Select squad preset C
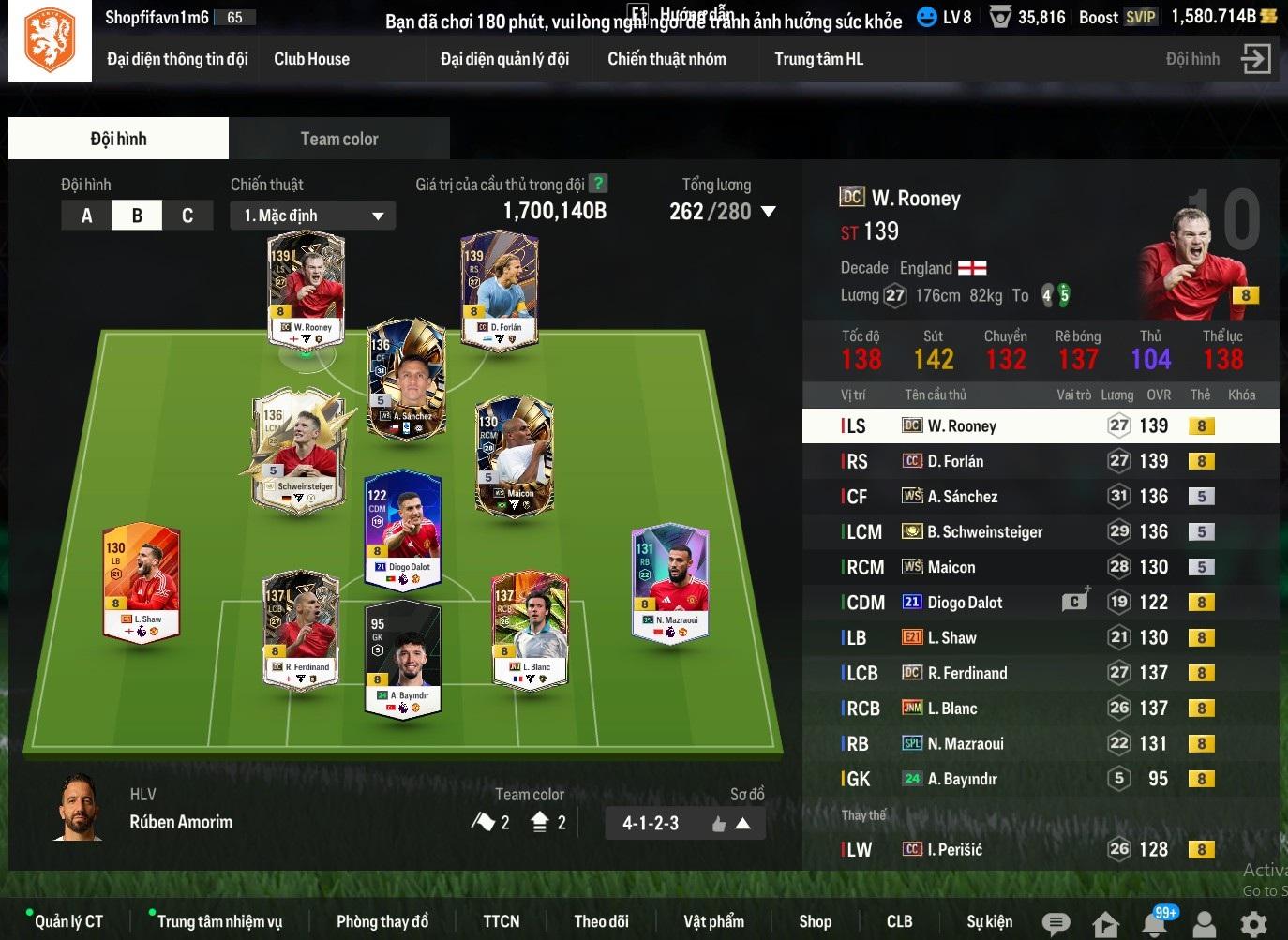 point(187,216)
